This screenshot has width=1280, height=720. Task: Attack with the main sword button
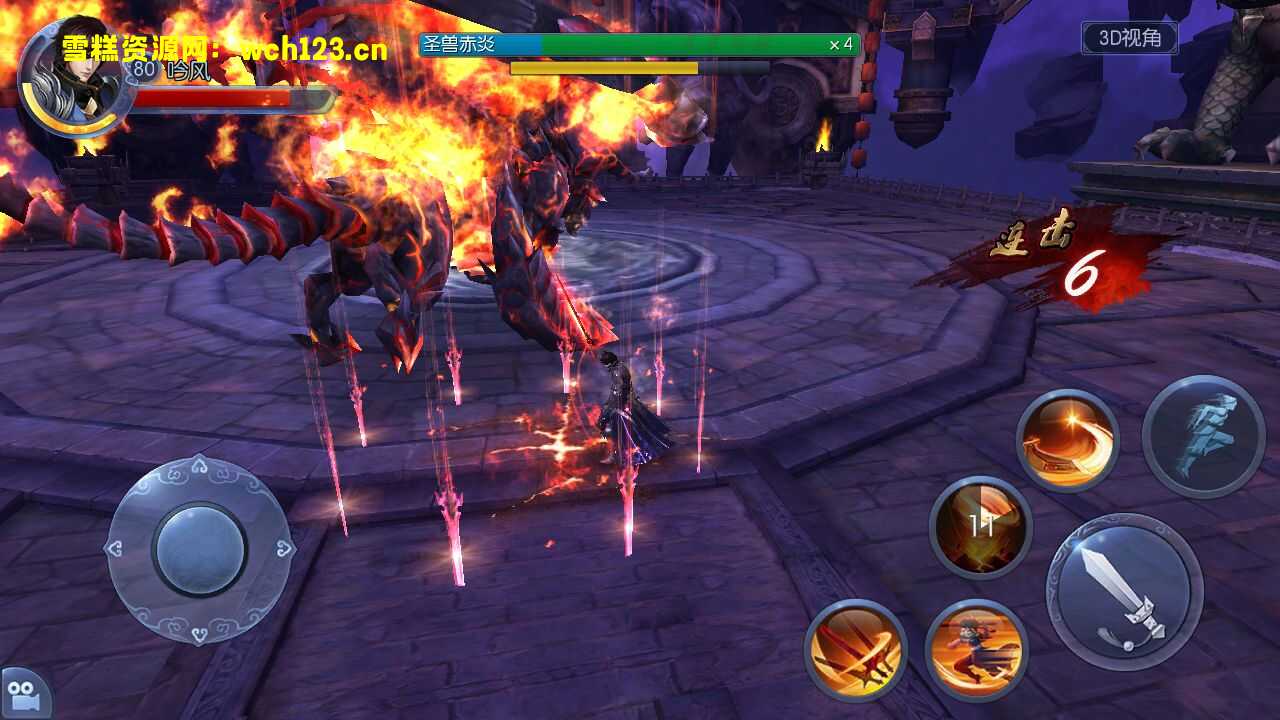[1124, 592]
